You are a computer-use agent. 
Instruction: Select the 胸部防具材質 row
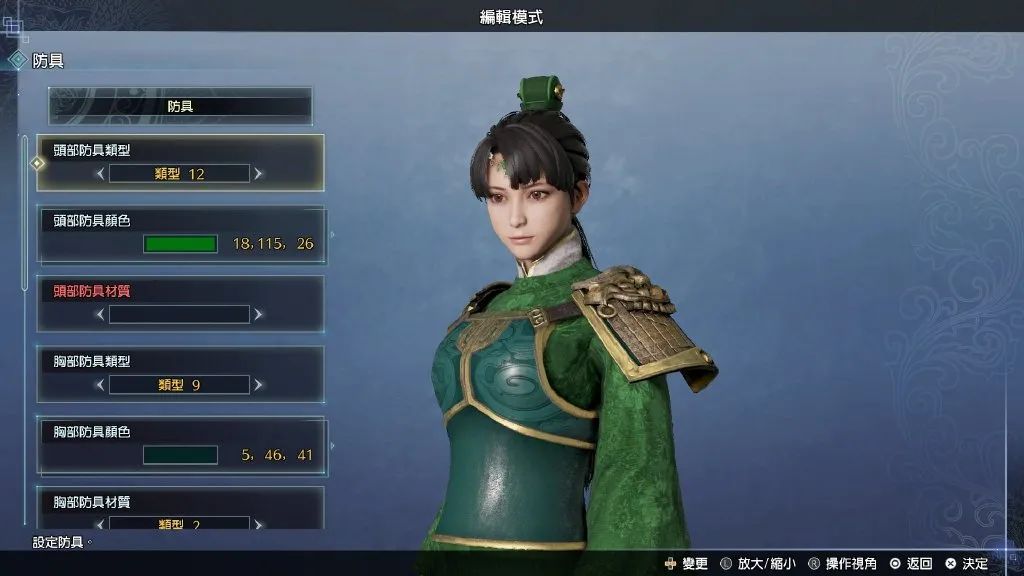pyautogui.click(x=180, y=503)
